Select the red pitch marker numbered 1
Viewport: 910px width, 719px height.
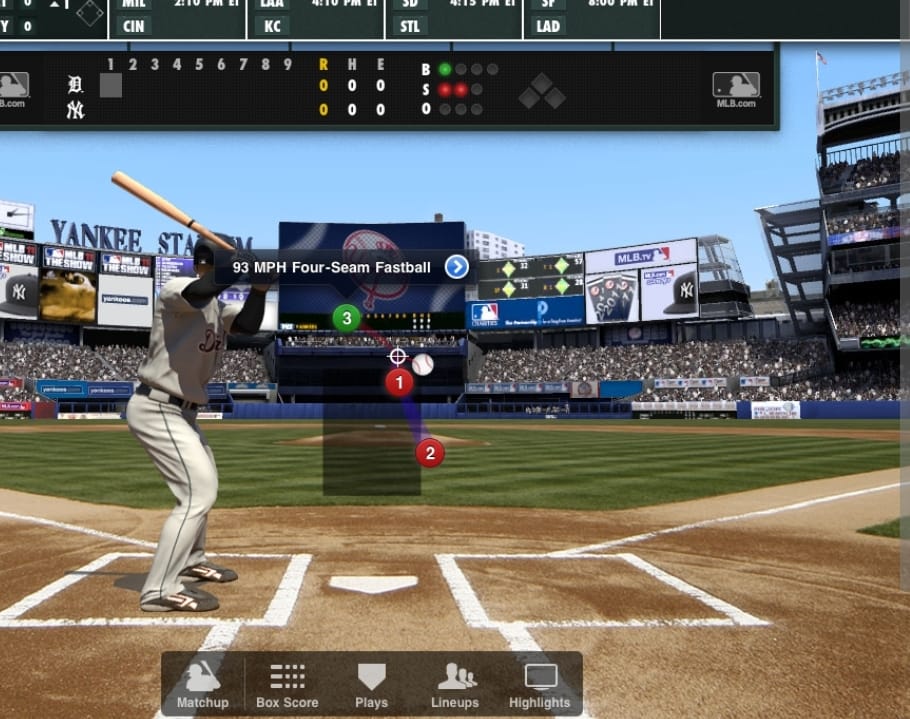[399, 381]
